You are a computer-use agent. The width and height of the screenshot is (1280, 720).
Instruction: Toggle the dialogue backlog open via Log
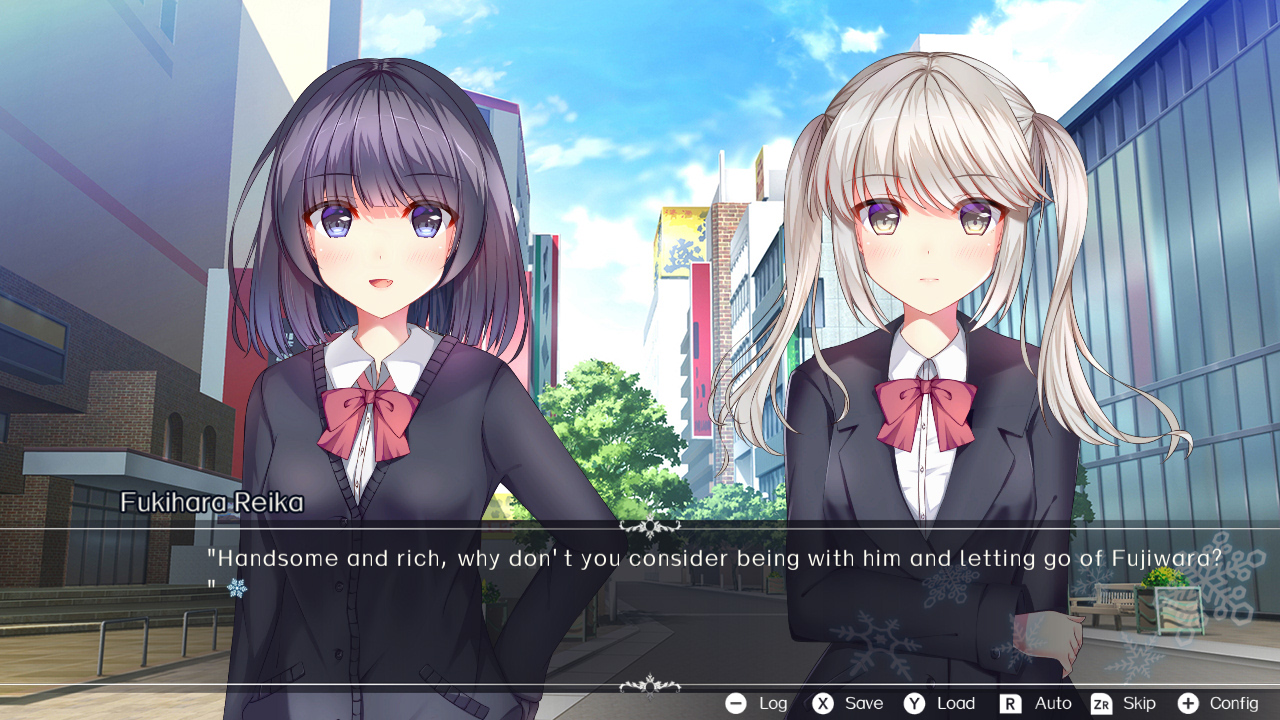point(772,703)
